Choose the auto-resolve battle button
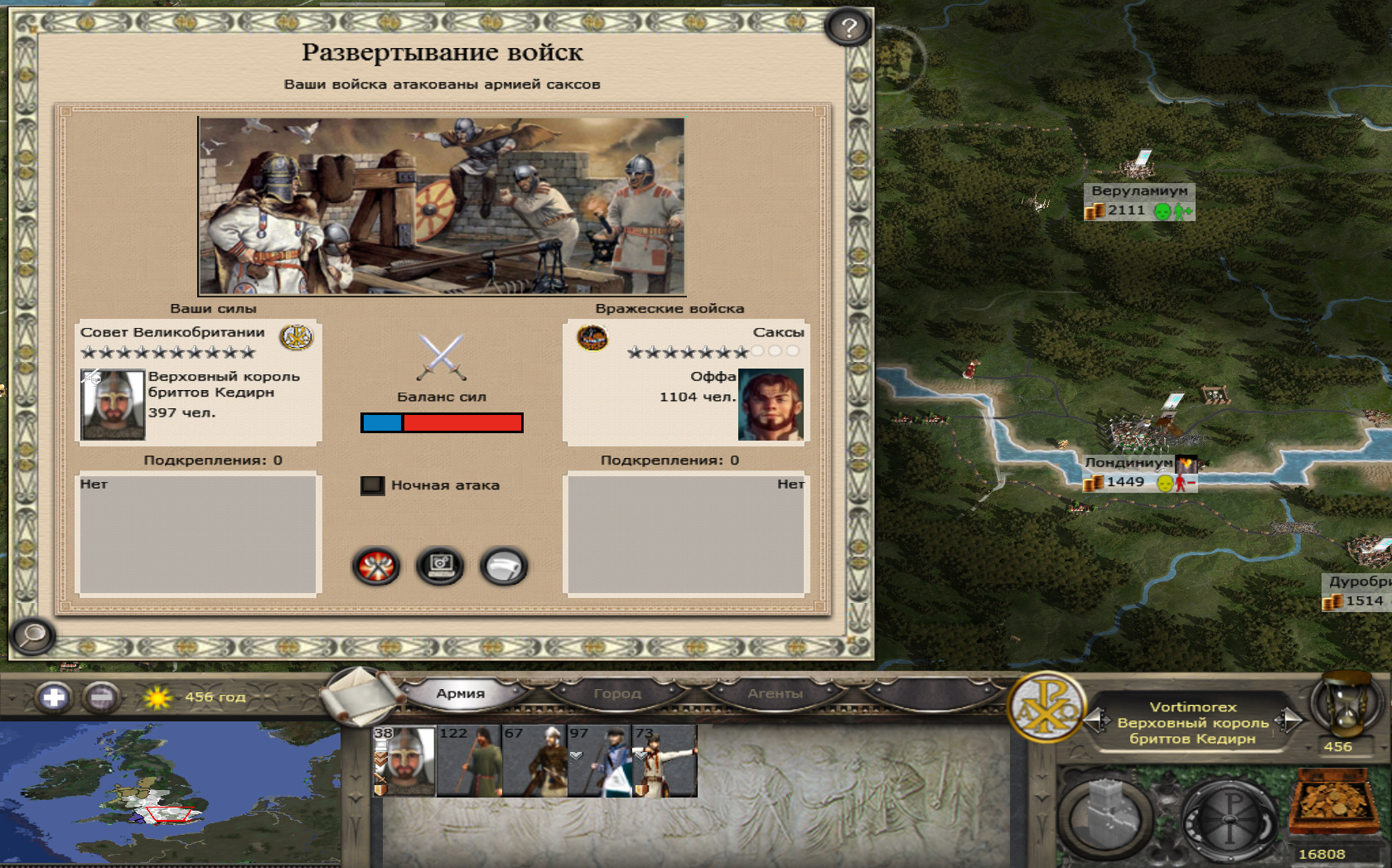 tap(440, 567)
